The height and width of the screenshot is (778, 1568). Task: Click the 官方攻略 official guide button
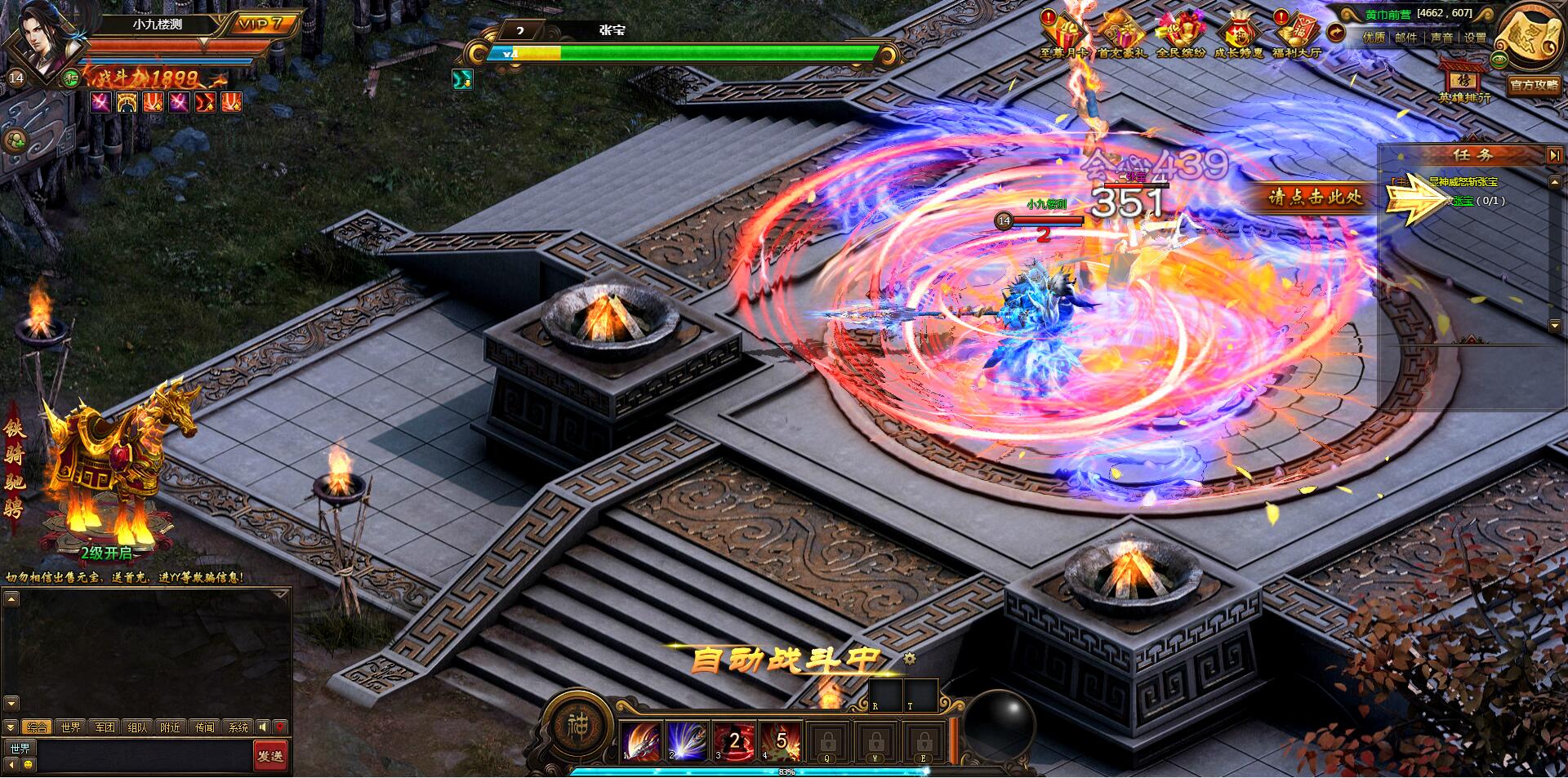pos(1534,85)
